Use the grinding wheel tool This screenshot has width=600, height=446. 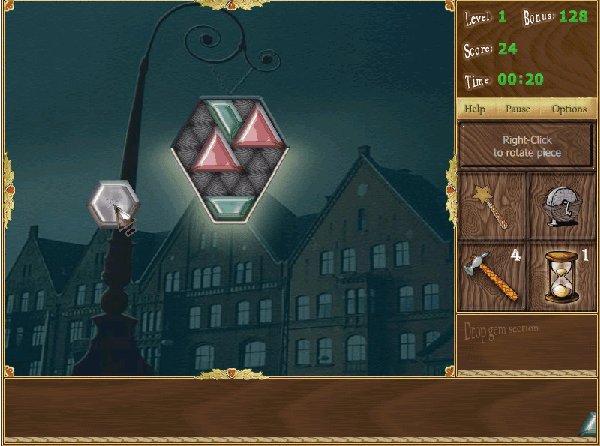[561, 203]
